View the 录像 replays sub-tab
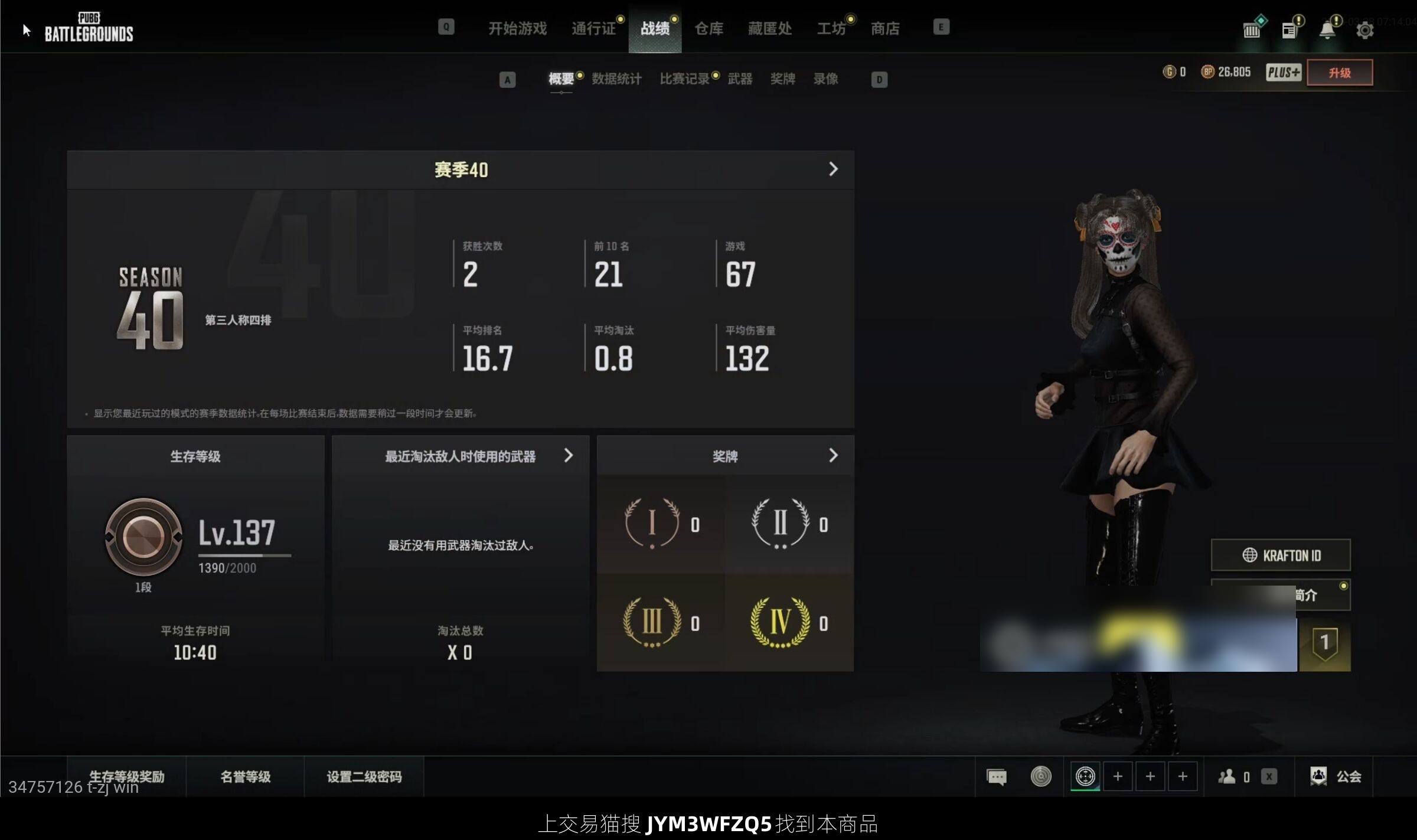This screenshot has height=840, width=1417. (x=825, y=79)
